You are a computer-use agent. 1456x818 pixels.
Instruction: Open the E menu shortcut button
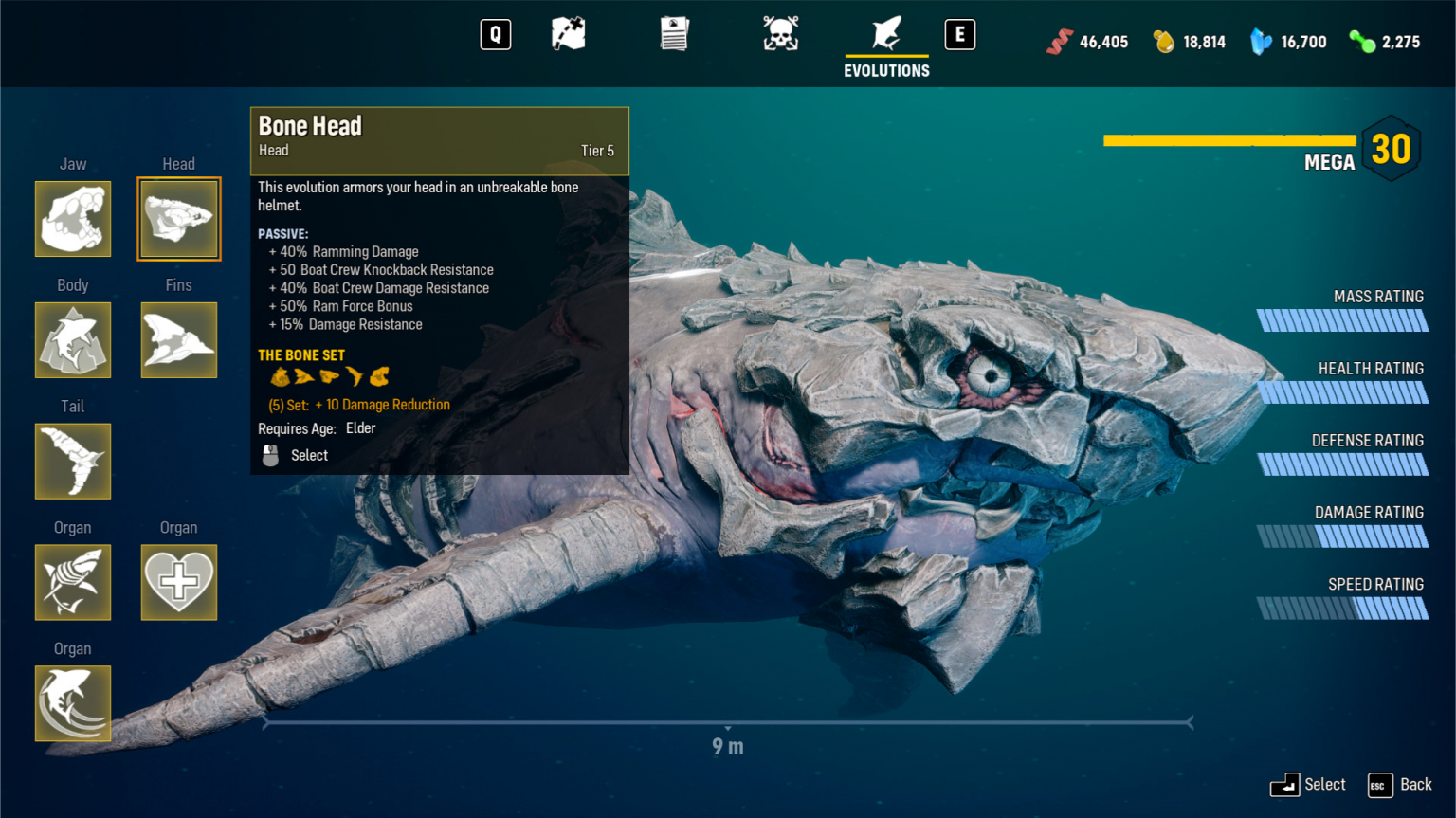(960, 33)
